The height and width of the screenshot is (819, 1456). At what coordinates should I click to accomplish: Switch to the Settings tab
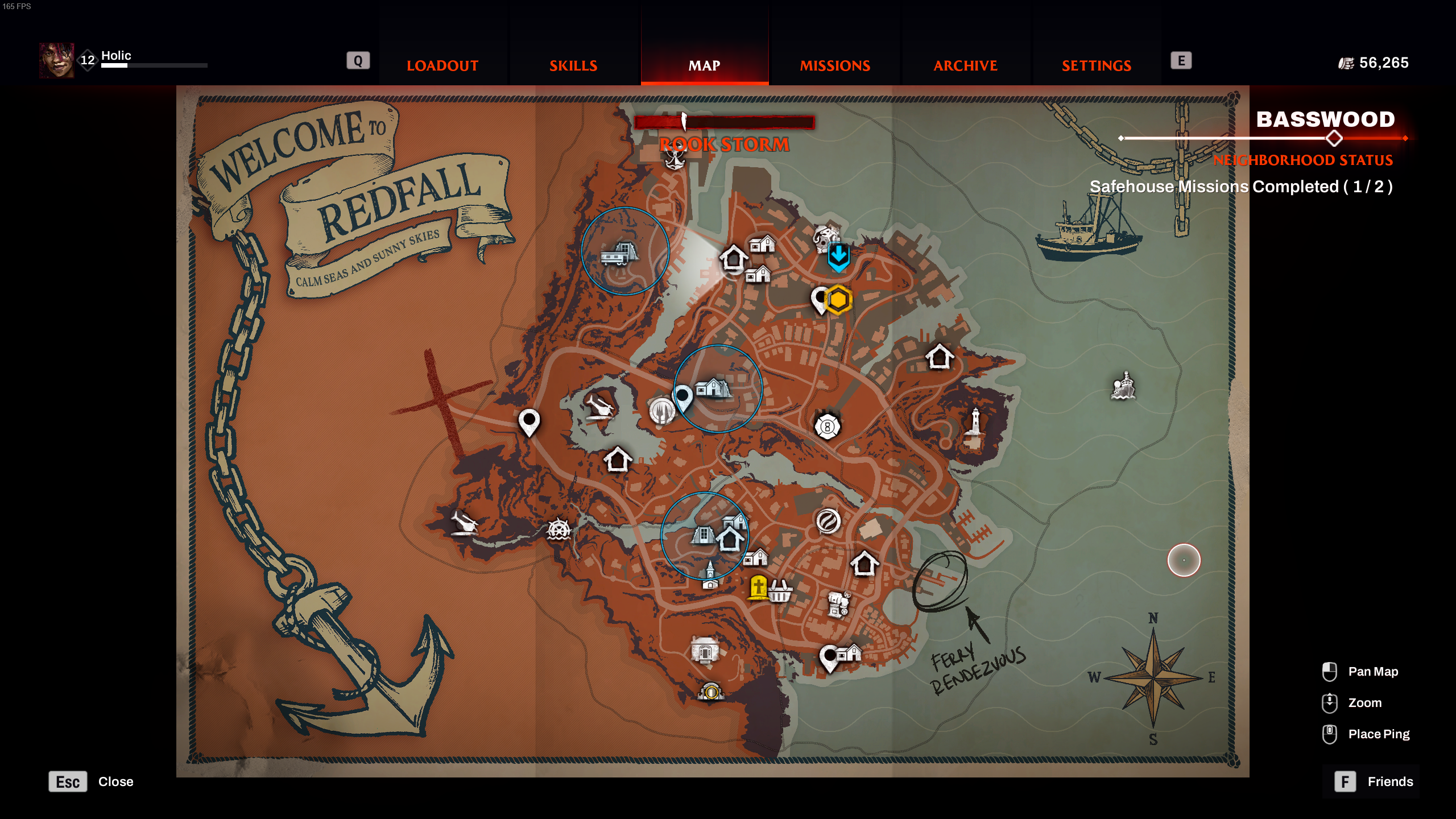pyautogui.click(x=1096, y=65)
